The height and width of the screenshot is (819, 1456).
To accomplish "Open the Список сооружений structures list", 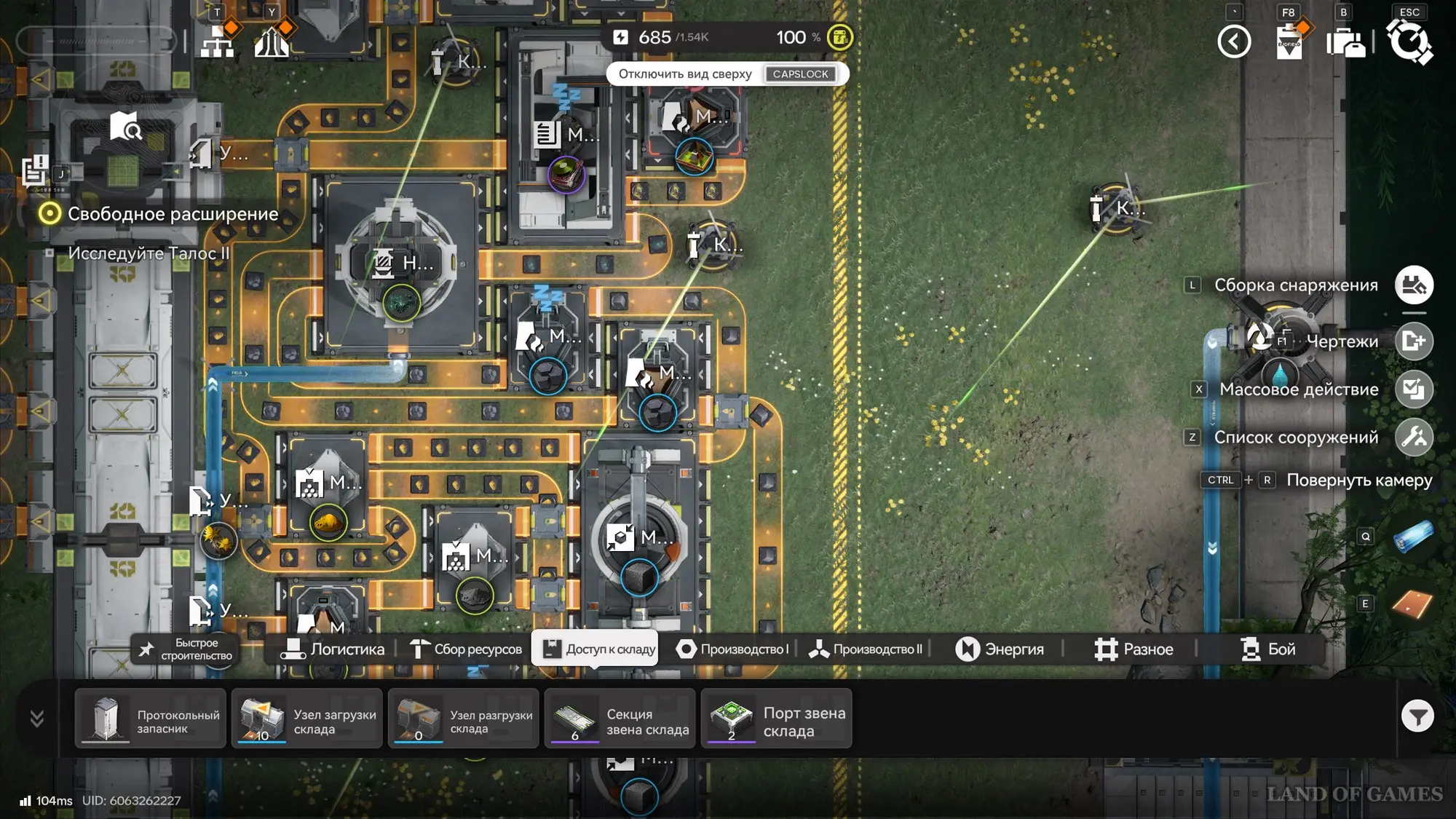I will pyautogui.click(x=1414, y=438).
